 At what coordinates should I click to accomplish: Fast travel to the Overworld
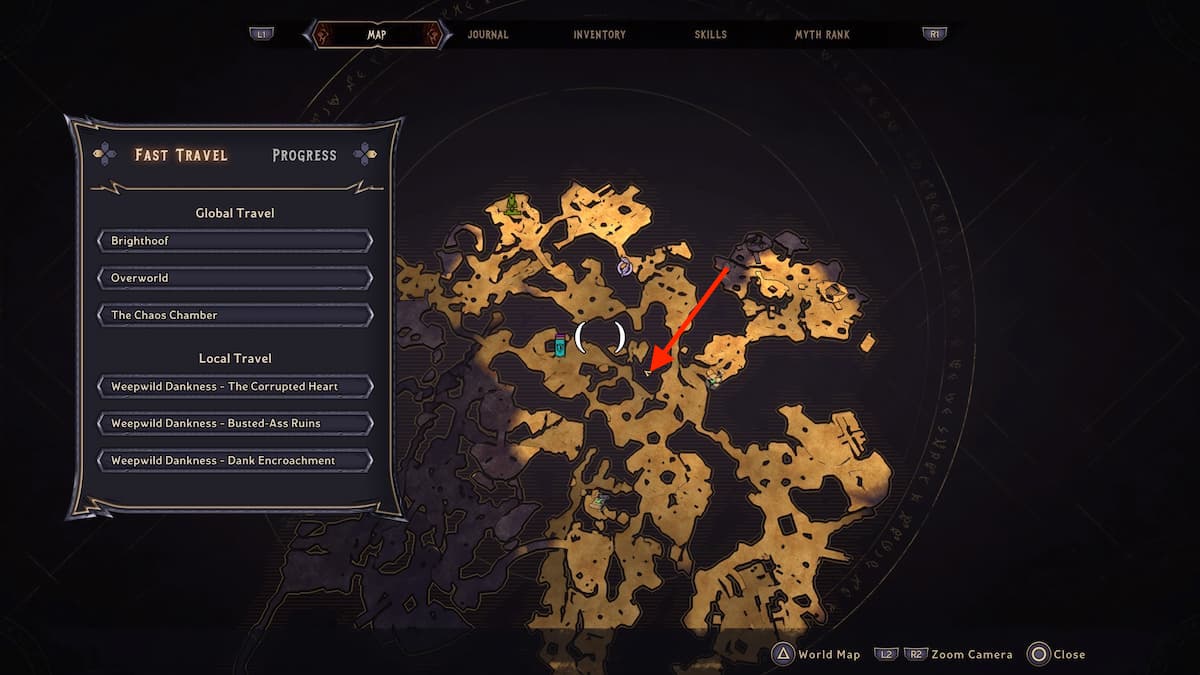pos(235,278)
